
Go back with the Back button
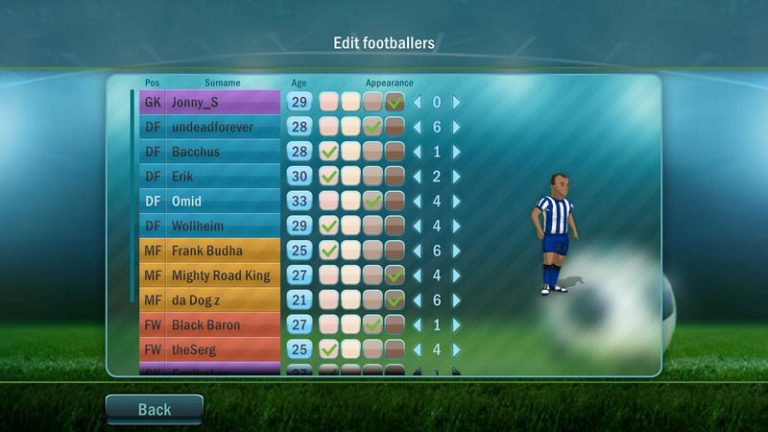tap(154, 409)
